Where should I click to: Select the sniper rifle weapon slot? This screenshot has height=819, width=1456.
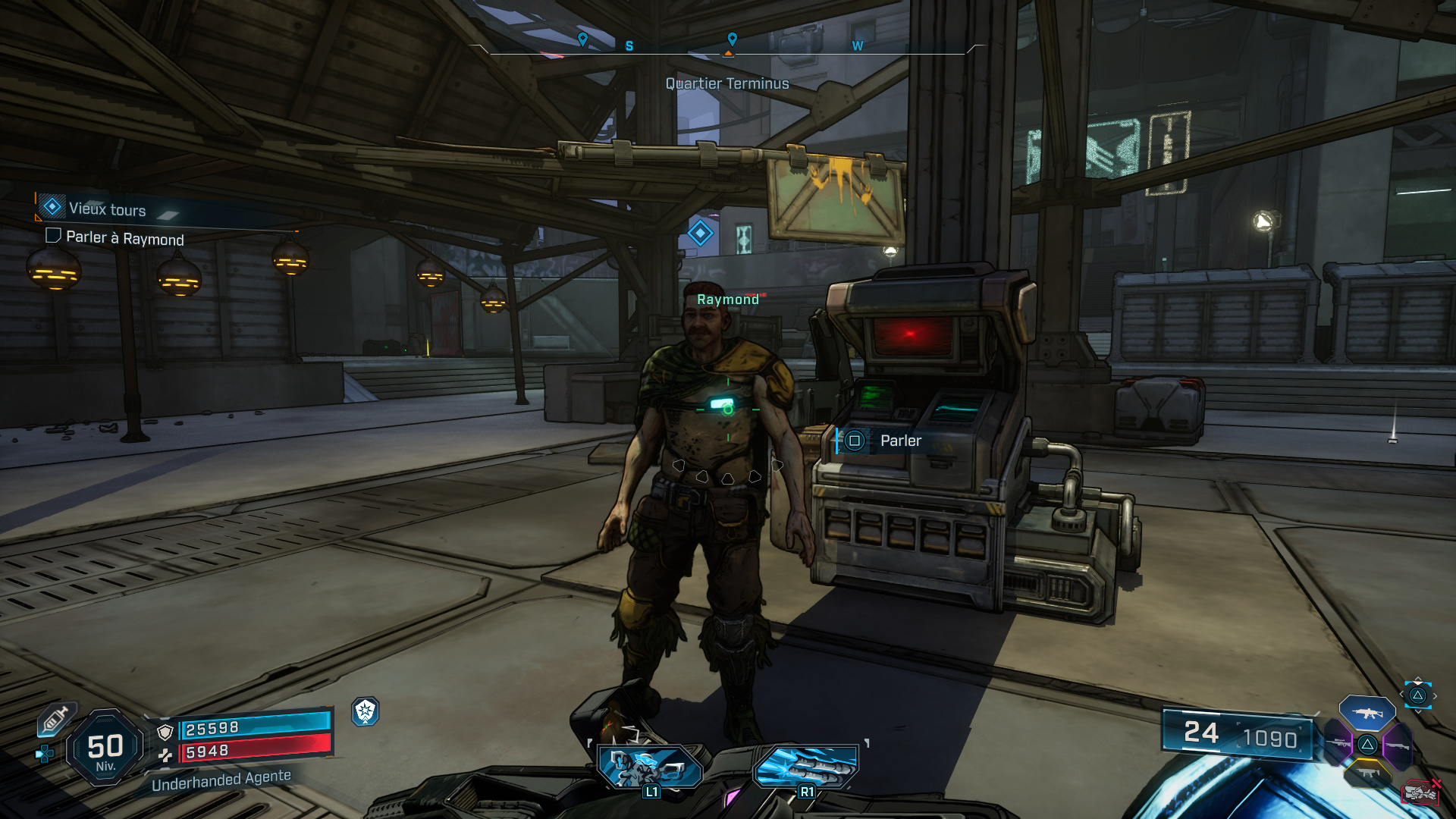[1338, 745]
